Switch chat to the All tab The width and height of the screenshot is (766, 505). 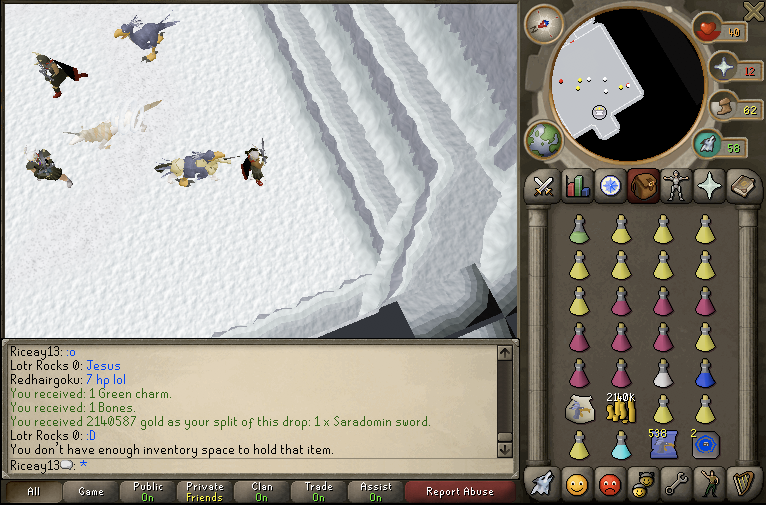coord(33,491)
